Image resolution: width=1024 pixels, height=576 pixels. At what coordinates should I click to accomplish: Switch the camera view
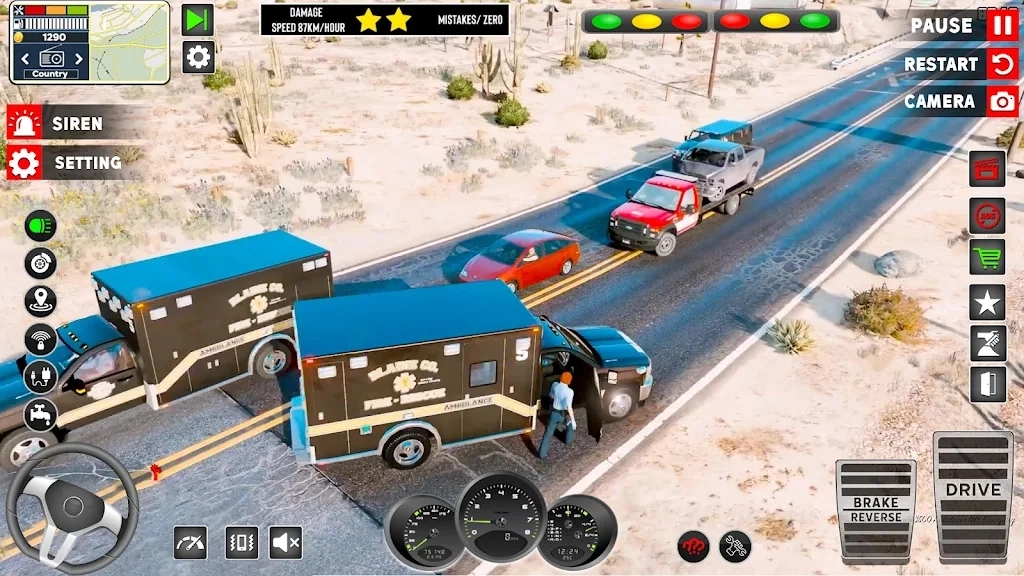[1002, 101]
